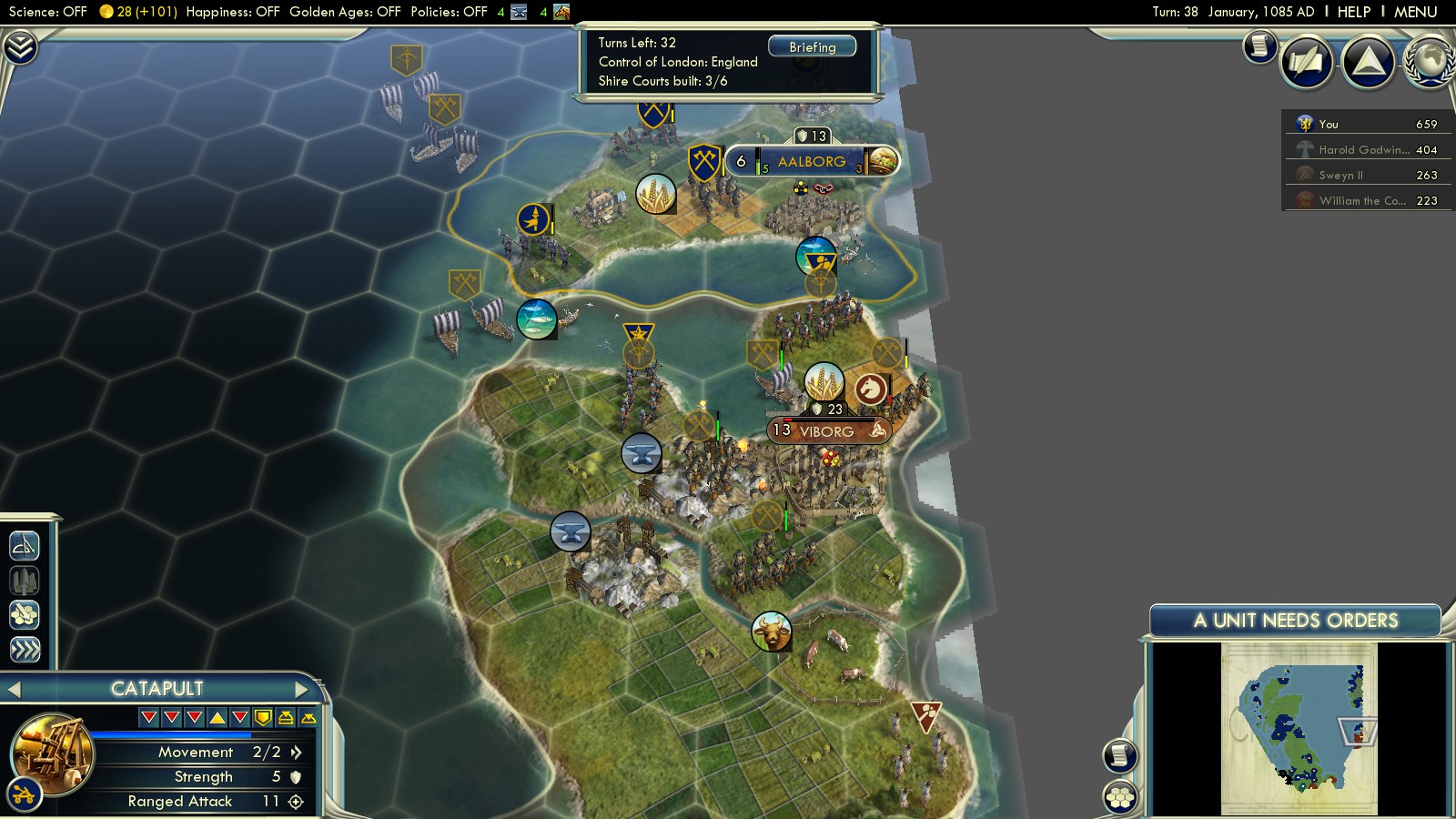
Task: Select Harold Godwinson in the score list
Action: click(1363, 149)
